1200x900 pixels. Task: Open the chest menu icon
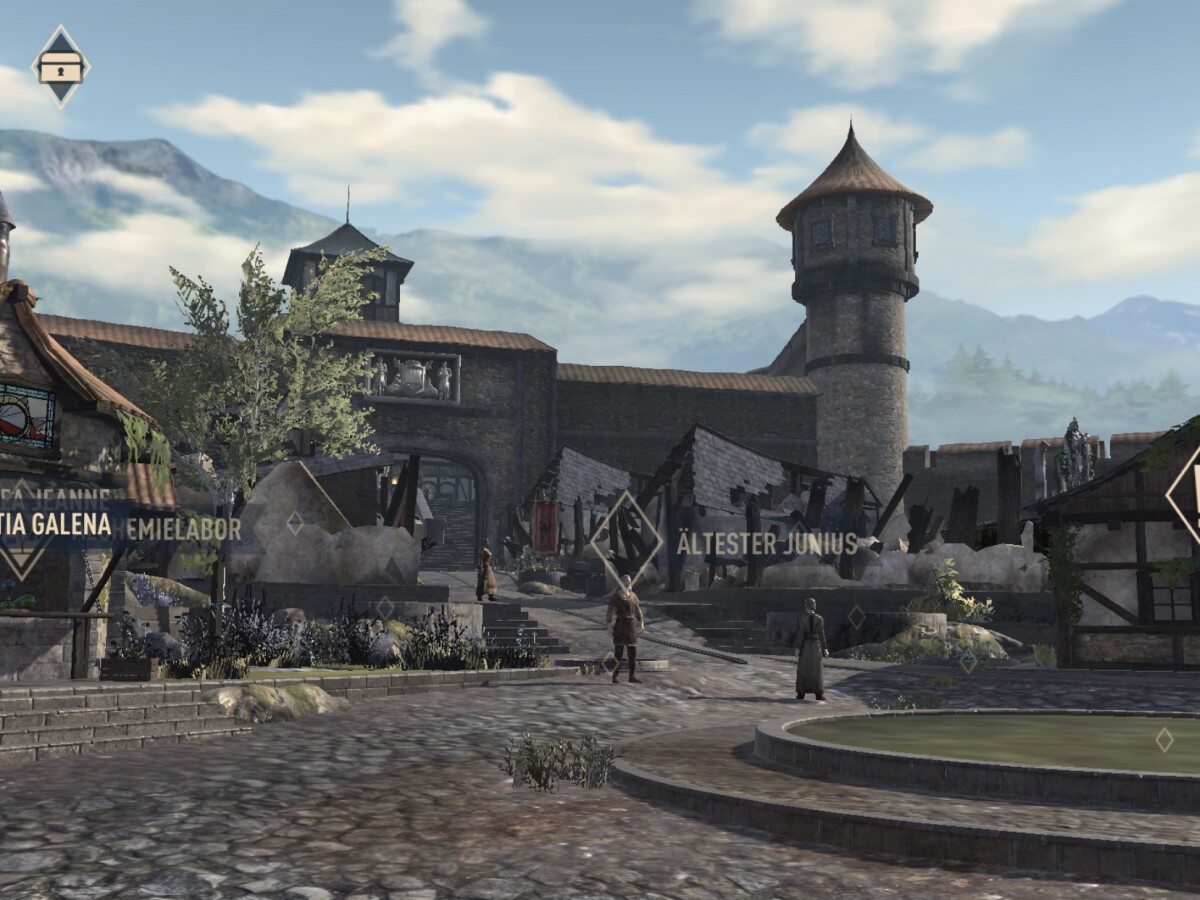(61, 67)
